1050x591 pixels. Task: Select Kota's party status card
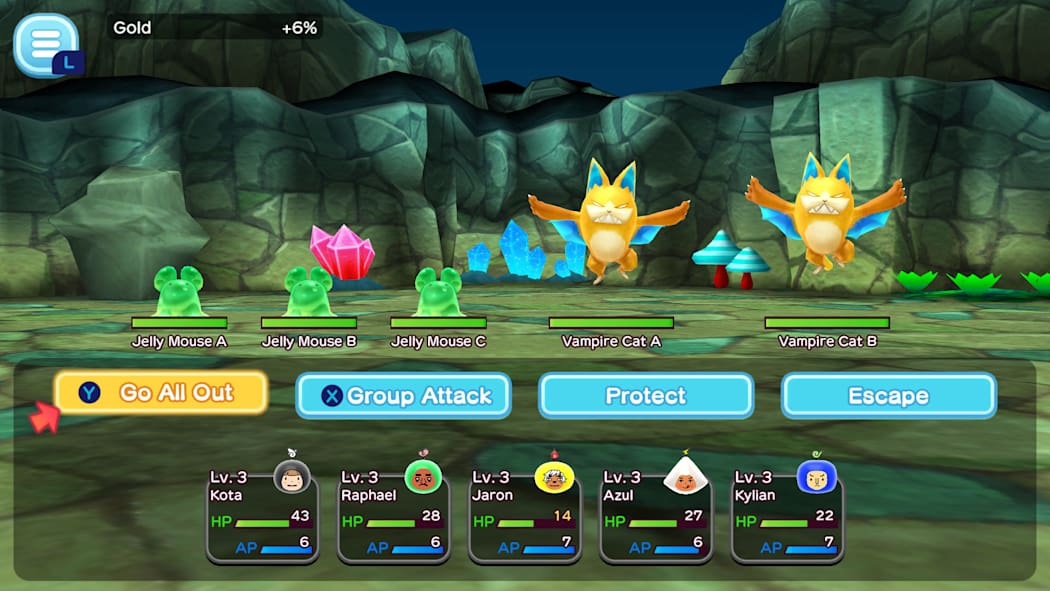tap(262, 515)
